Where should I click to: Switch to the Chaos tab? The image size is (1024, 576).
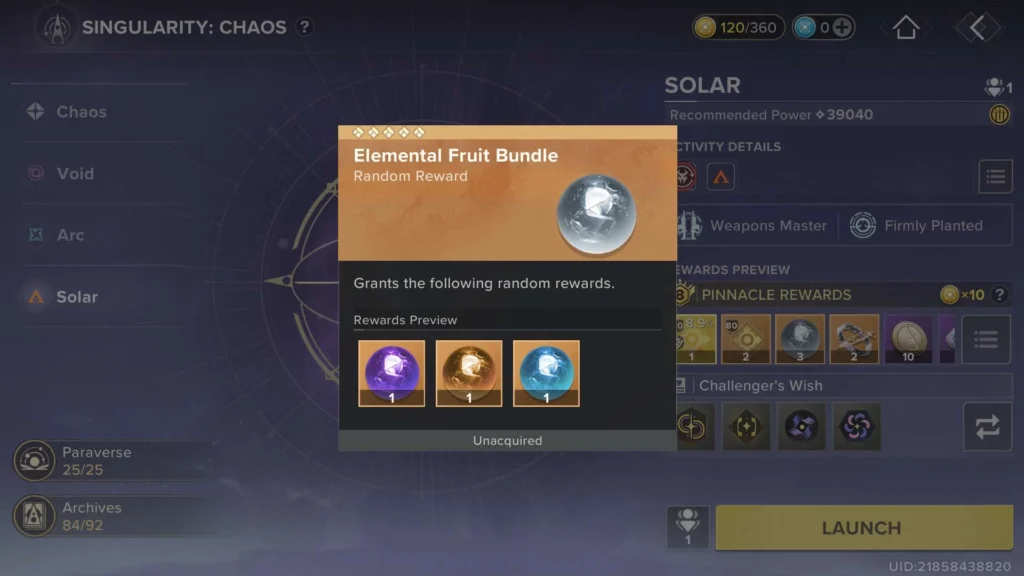coord(80,112)
